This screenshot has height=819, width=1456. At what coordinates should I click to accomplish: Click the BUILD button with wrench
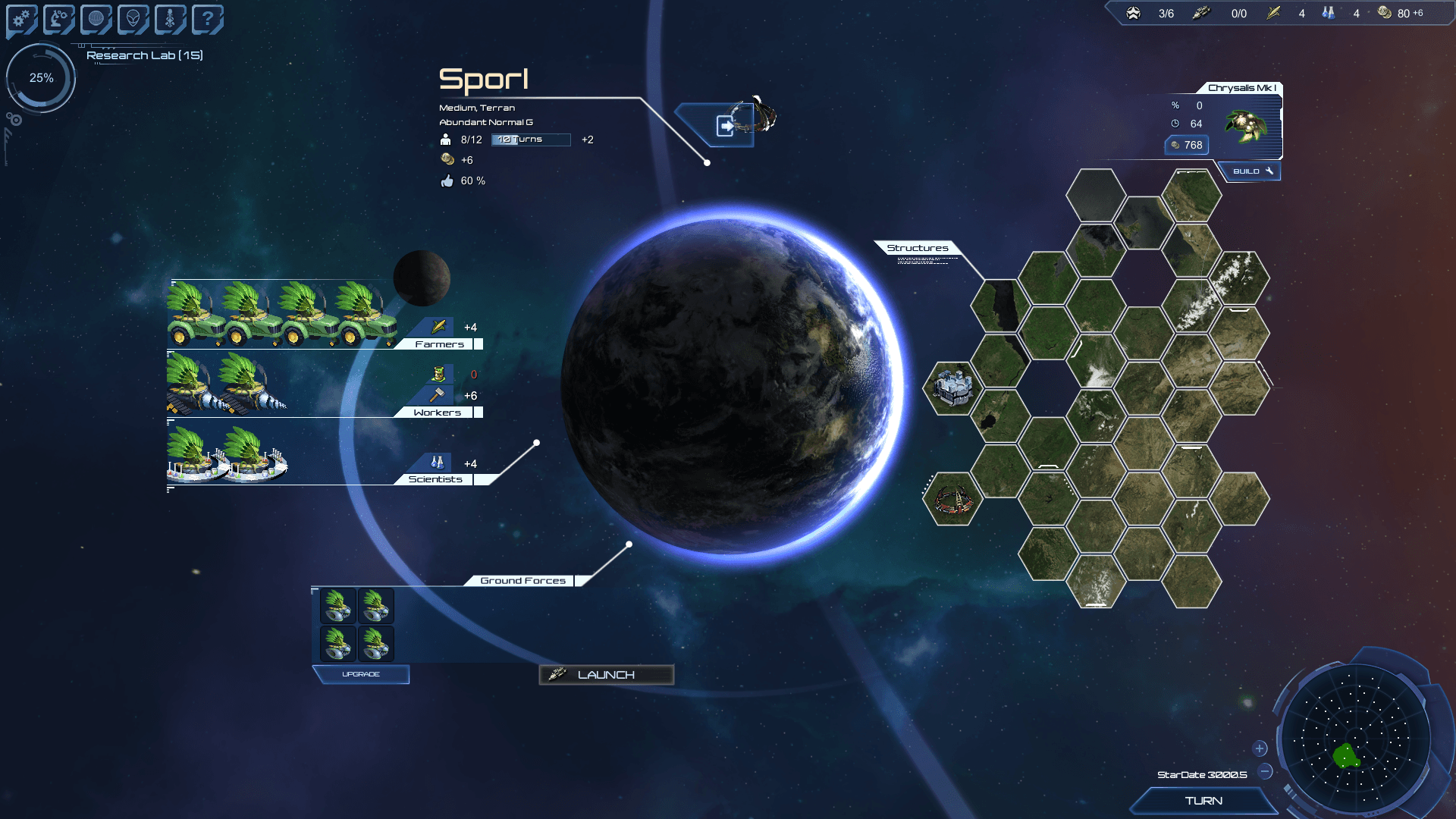pos(1251,171)
